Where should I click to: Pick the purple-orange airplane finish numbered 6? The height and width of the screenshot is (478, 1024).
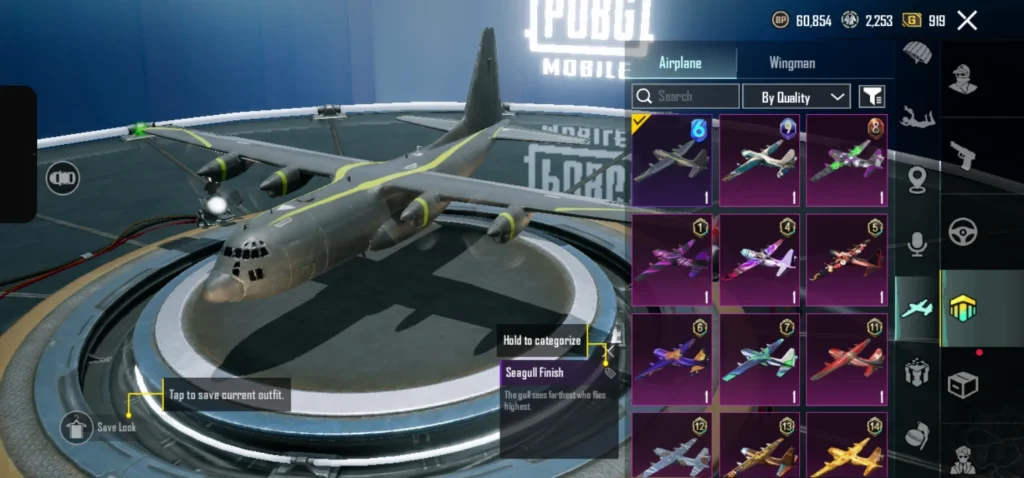click(x=671, y=360)
